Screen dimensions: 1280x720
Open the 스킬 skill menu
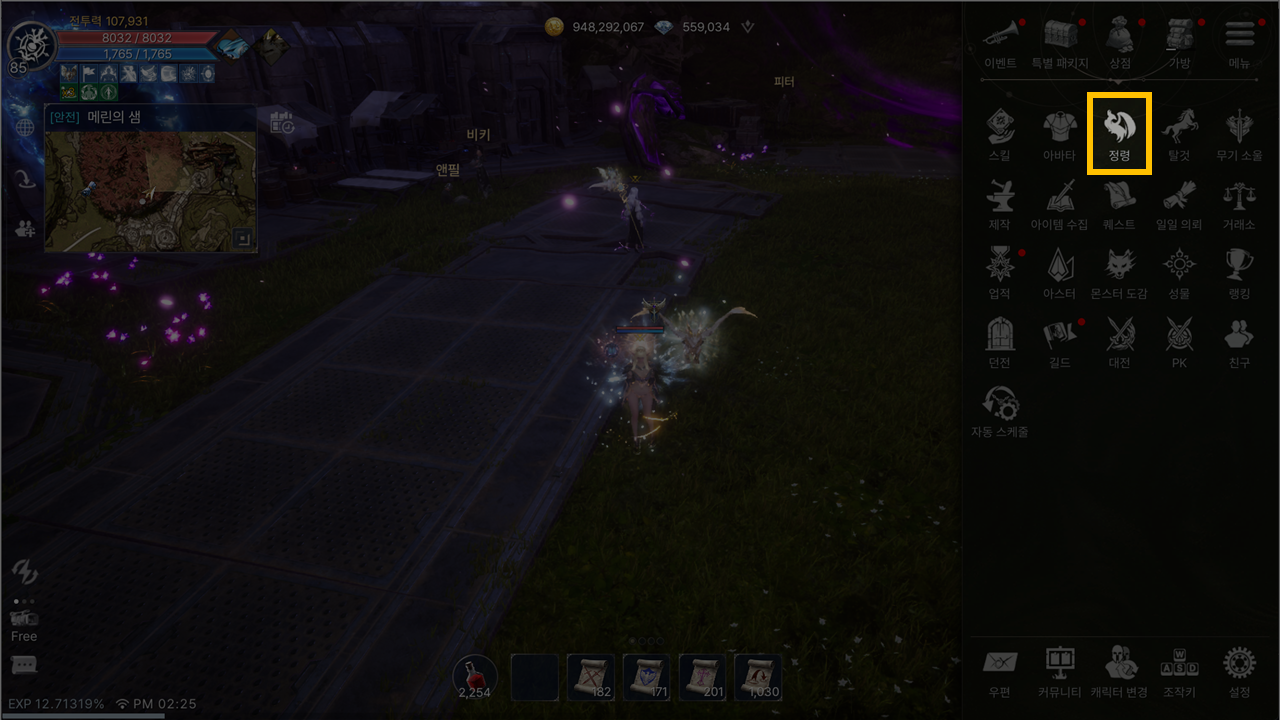(999, 132)
